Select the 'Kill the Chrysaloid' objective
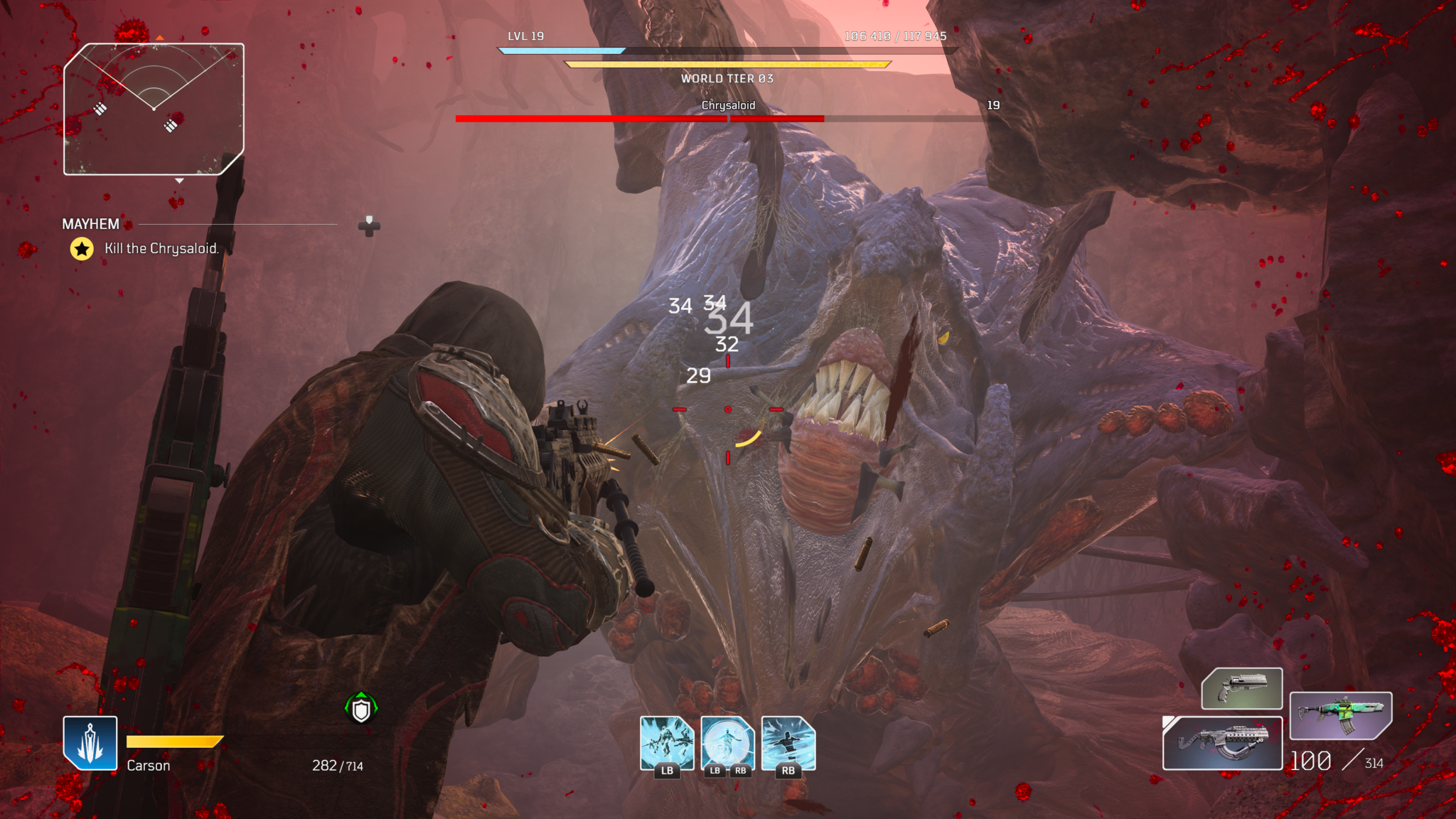The width and height of the screenshot is (1456, 819). pyautogui.click(x=161, y=248)
